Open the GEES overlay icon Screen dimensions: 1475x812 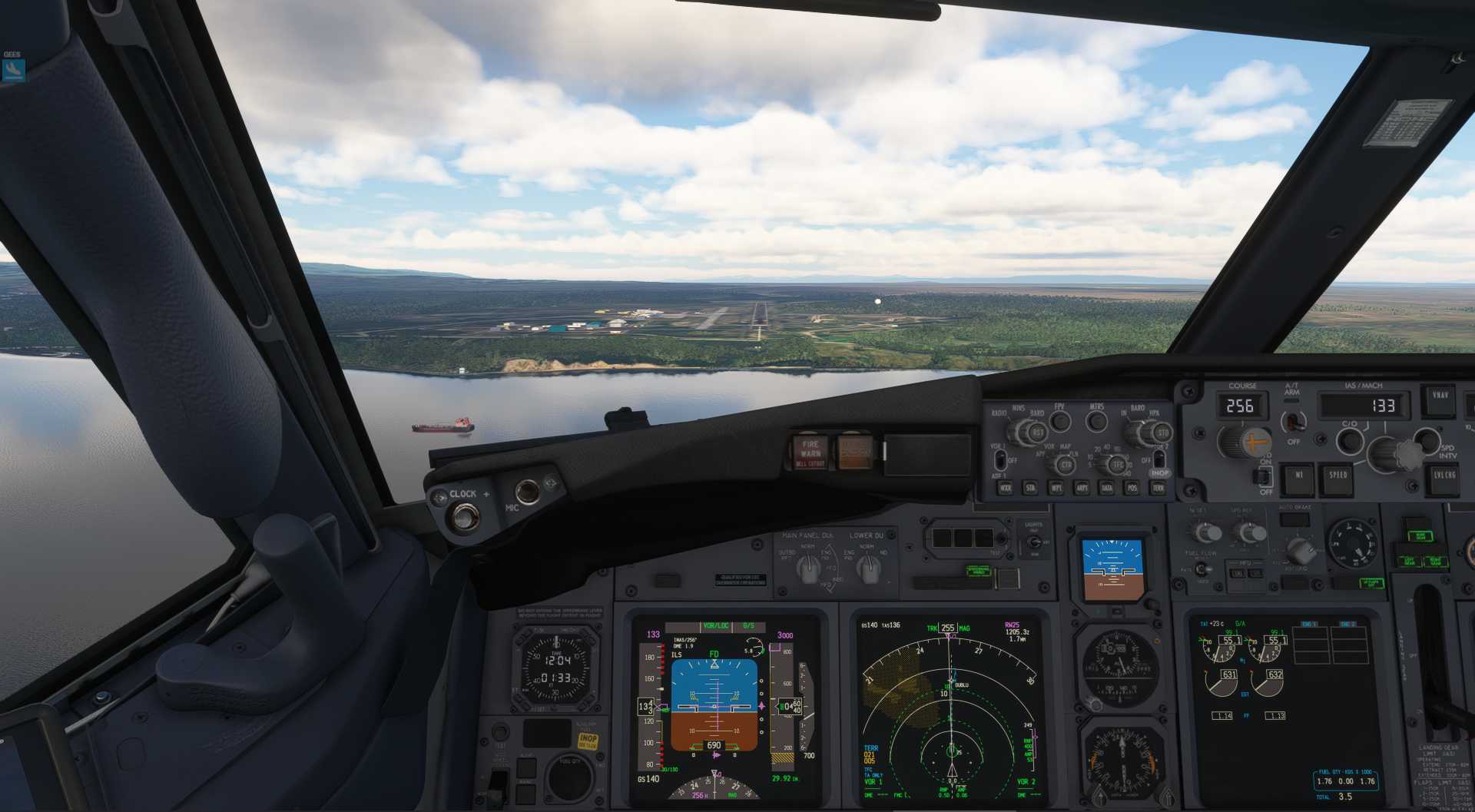[x=14, y=70]
